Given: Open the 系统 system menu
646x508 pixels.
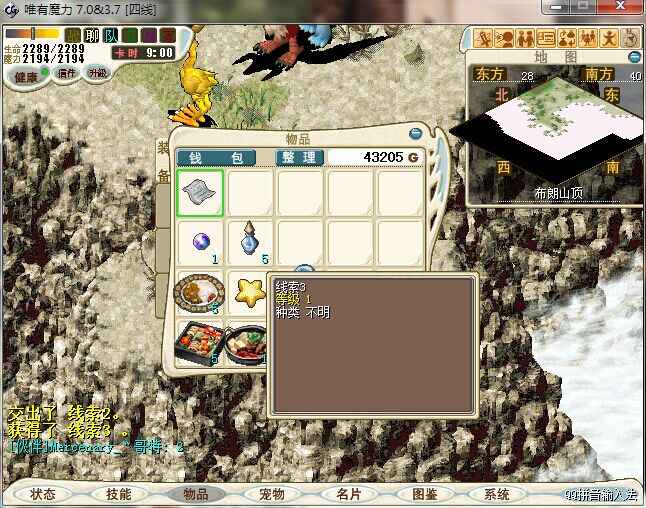Looking at the screenshot, I should tap(497, 494).
